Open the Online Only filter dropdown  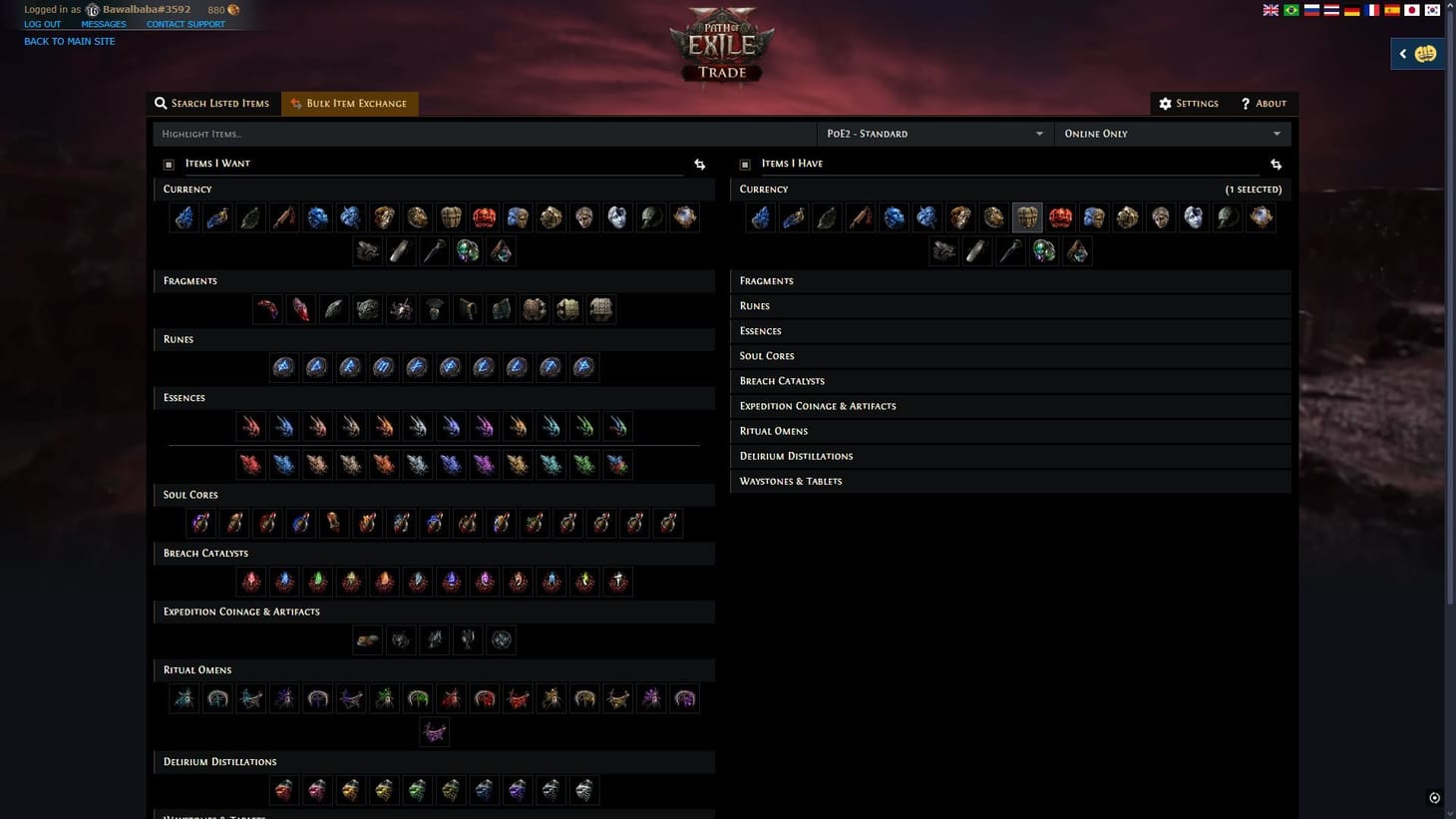[x=1173, y=133]
